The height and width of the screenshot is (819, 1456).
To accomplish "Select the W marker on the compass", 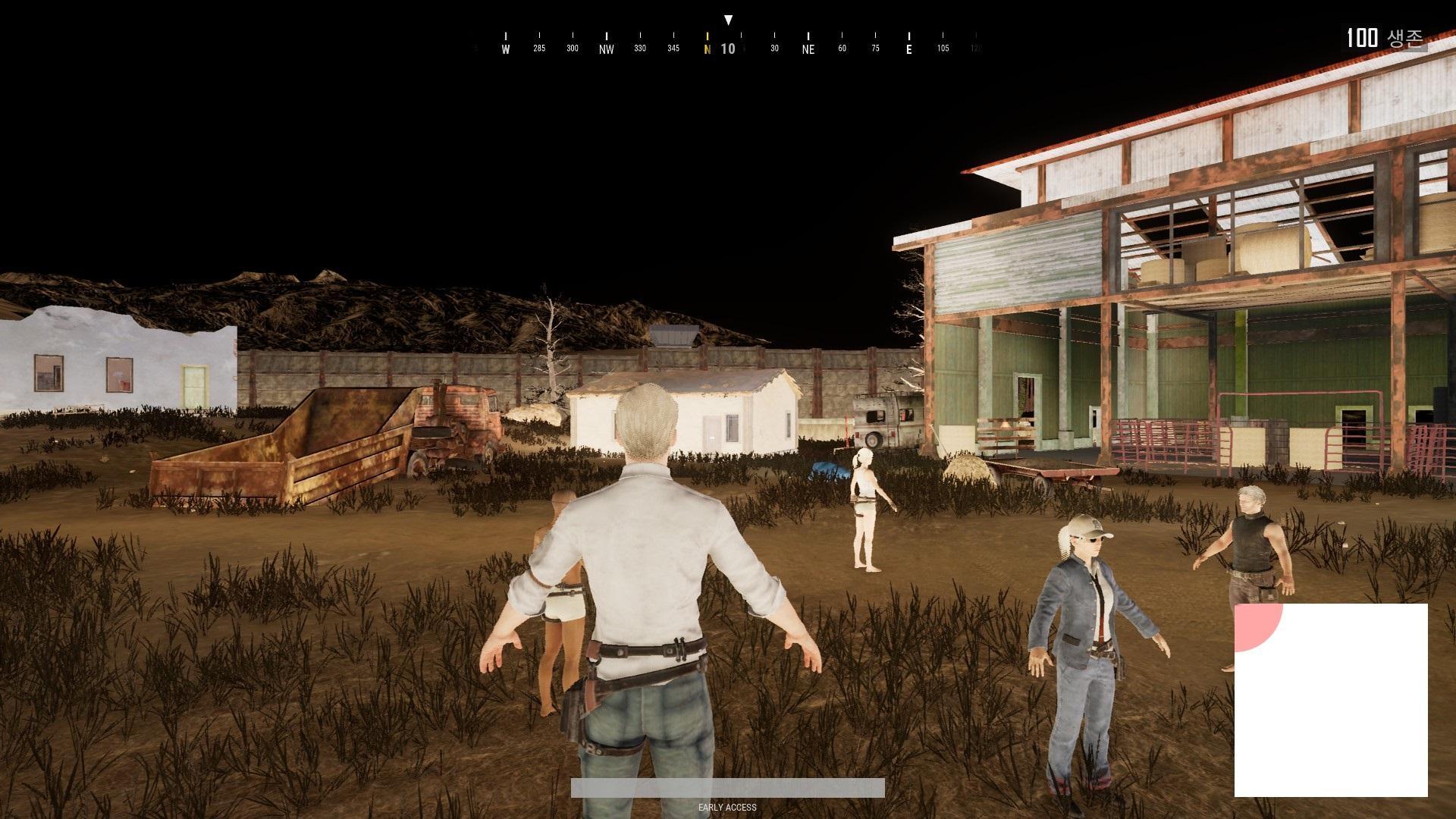I will pyautogui.click(x=505, y=47).
